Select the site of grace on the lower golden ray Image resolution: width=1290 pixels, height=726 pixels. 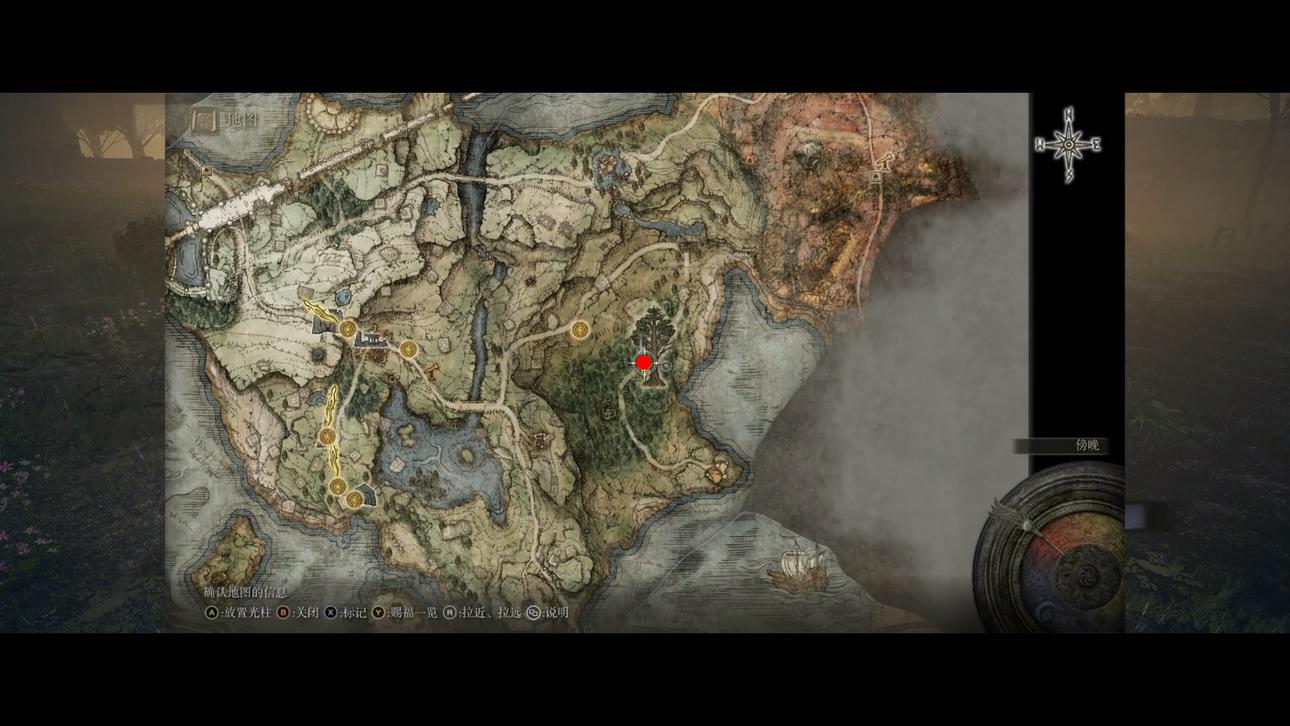[327, 437]
